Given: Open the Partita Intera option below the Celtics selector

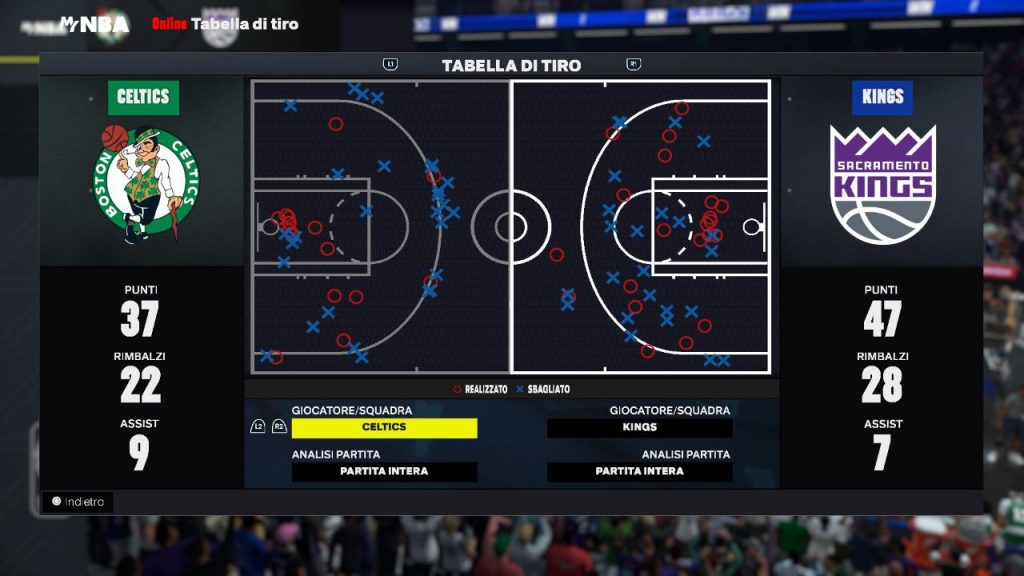Looking at the screenshot, I should pyautogui.click(x=384, y=472).
